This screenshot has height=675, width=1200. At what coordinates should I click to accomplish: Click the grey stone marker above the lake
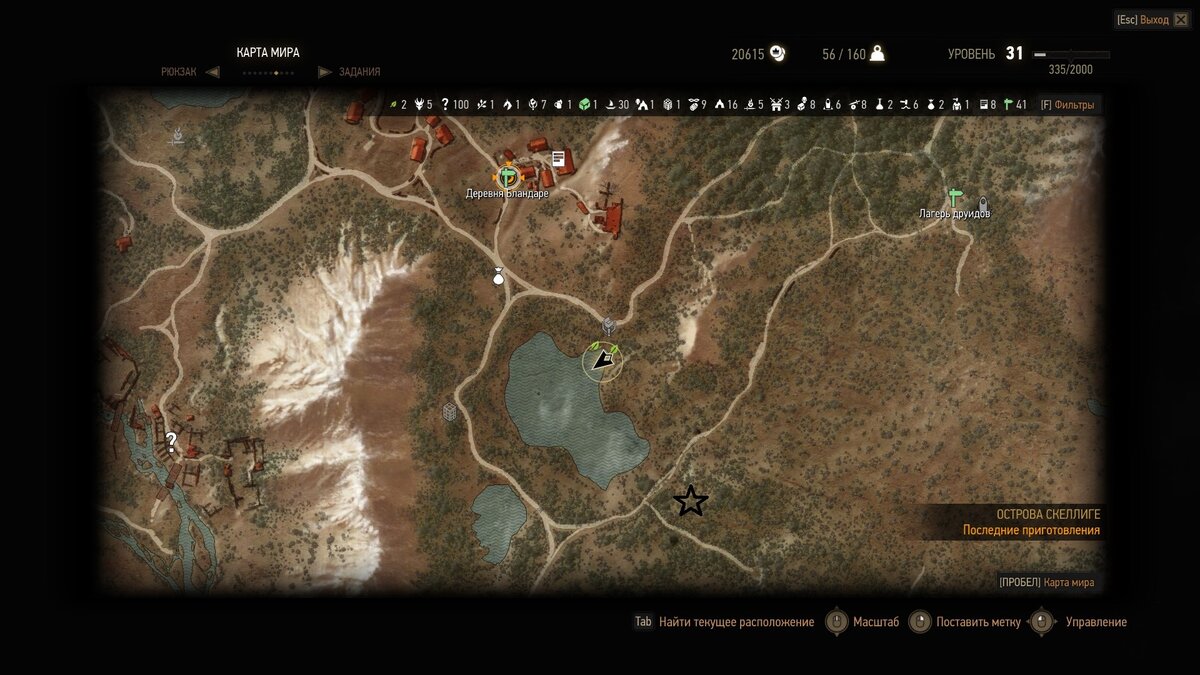(608, 325)
